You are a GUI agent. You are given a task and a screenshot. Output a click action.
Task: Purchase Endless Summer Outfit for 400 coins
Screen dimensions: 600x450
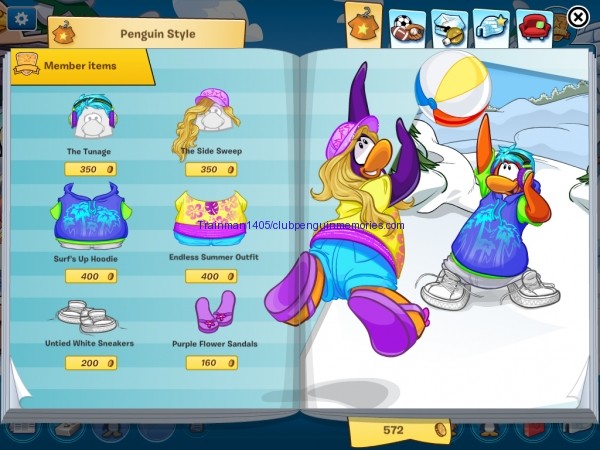pyautogui.click(x=211, y=276)
